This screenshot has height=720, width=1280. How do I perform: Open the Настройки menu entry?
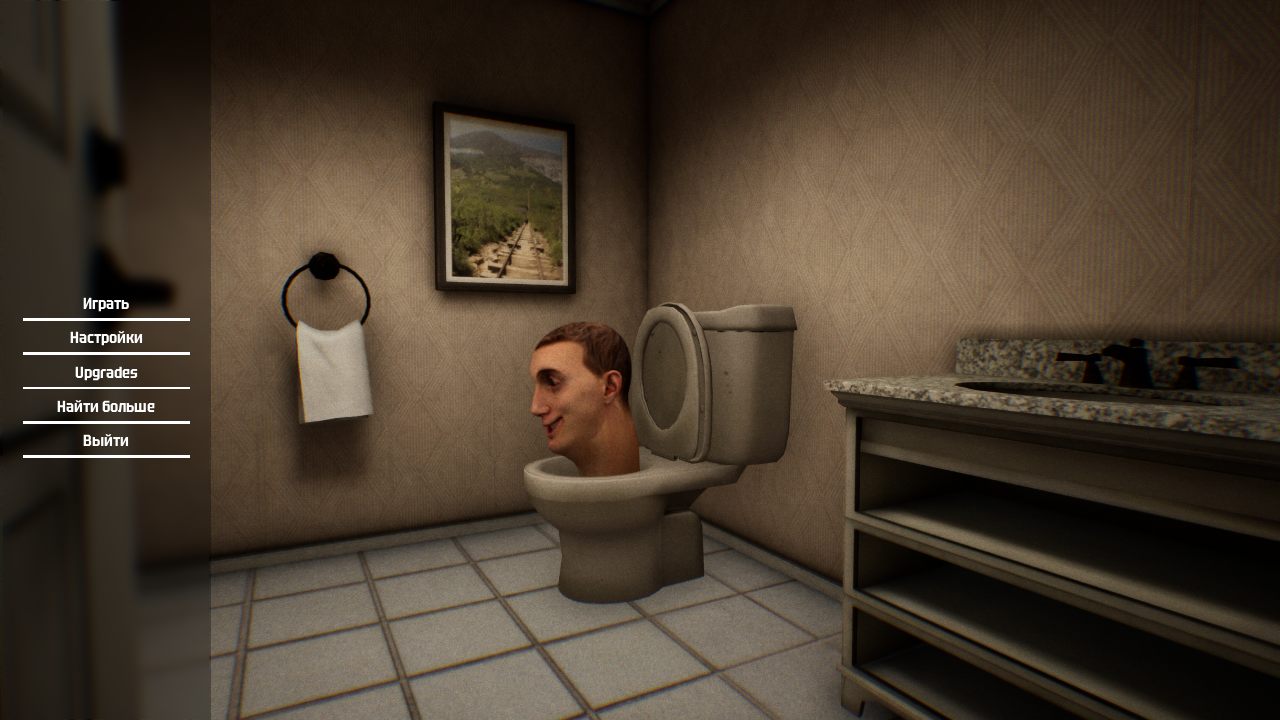click(x=104, y=337)
